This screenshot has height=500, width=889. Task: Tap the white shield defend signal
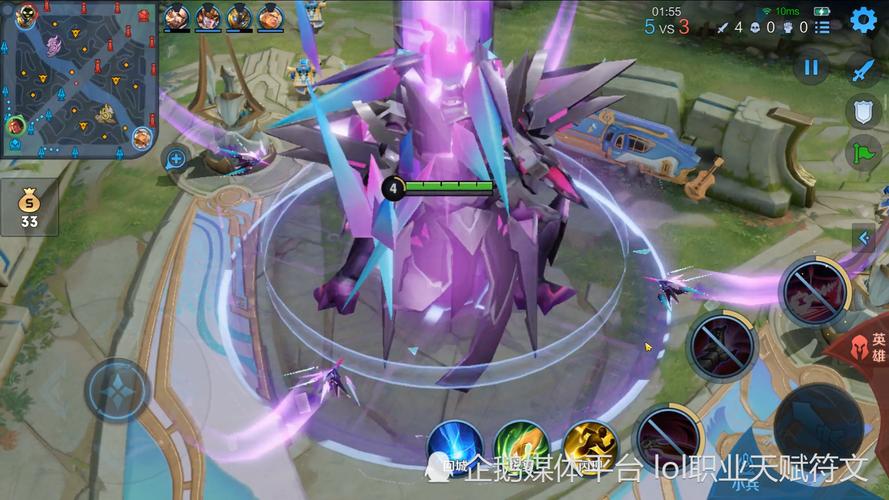tap(863, 110)
